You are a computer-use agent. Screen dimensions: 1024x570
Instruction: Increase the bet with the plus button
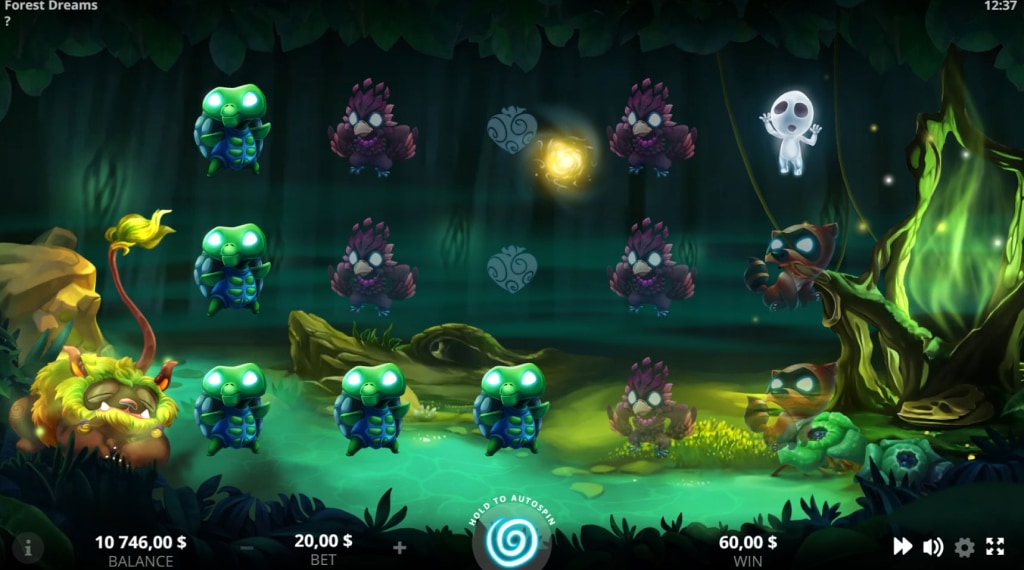coord(399,547)
